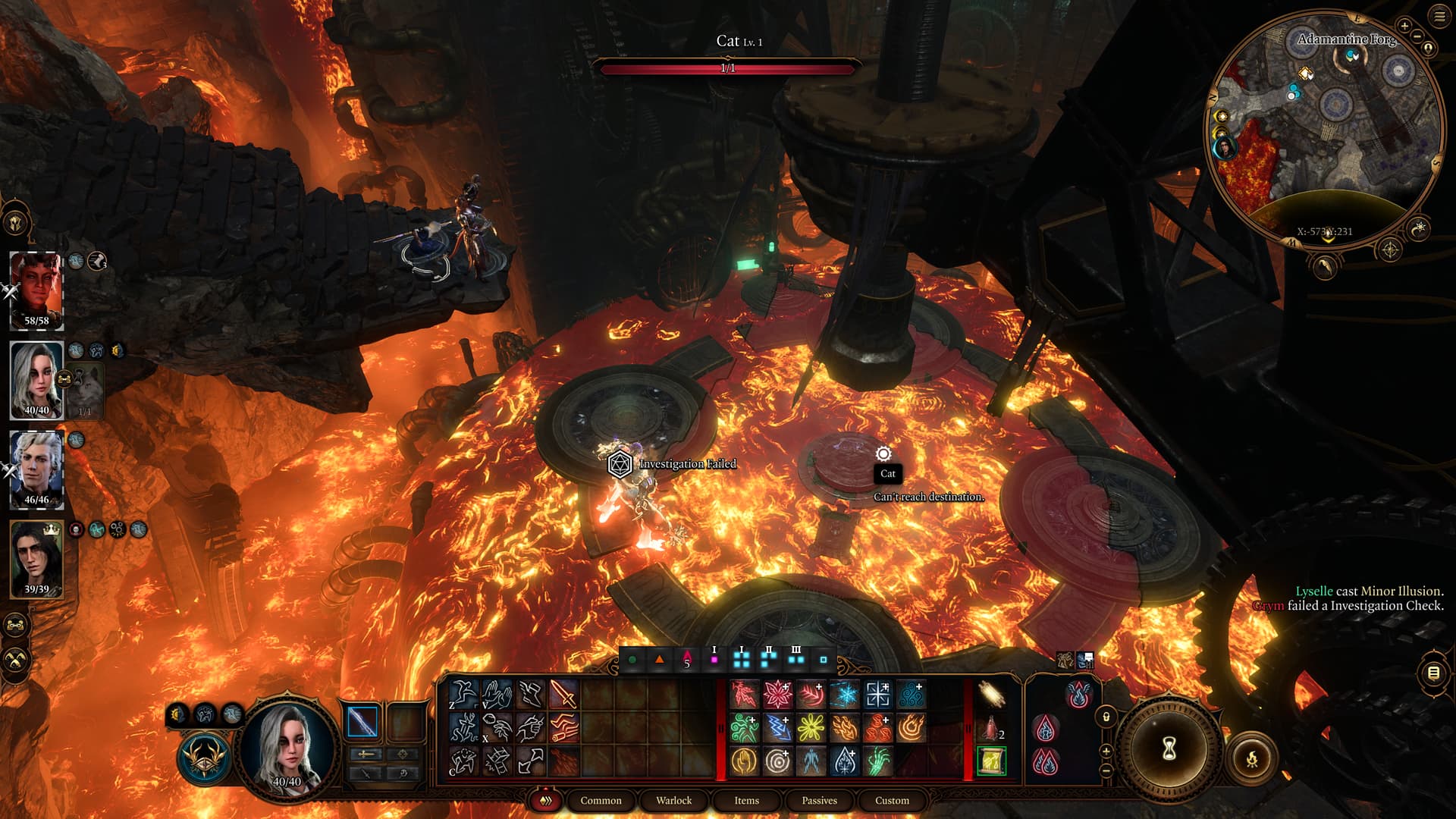The image size is (1456, 819).
Task: Select the sword main-hand attack action
Action: click(563, 694)
